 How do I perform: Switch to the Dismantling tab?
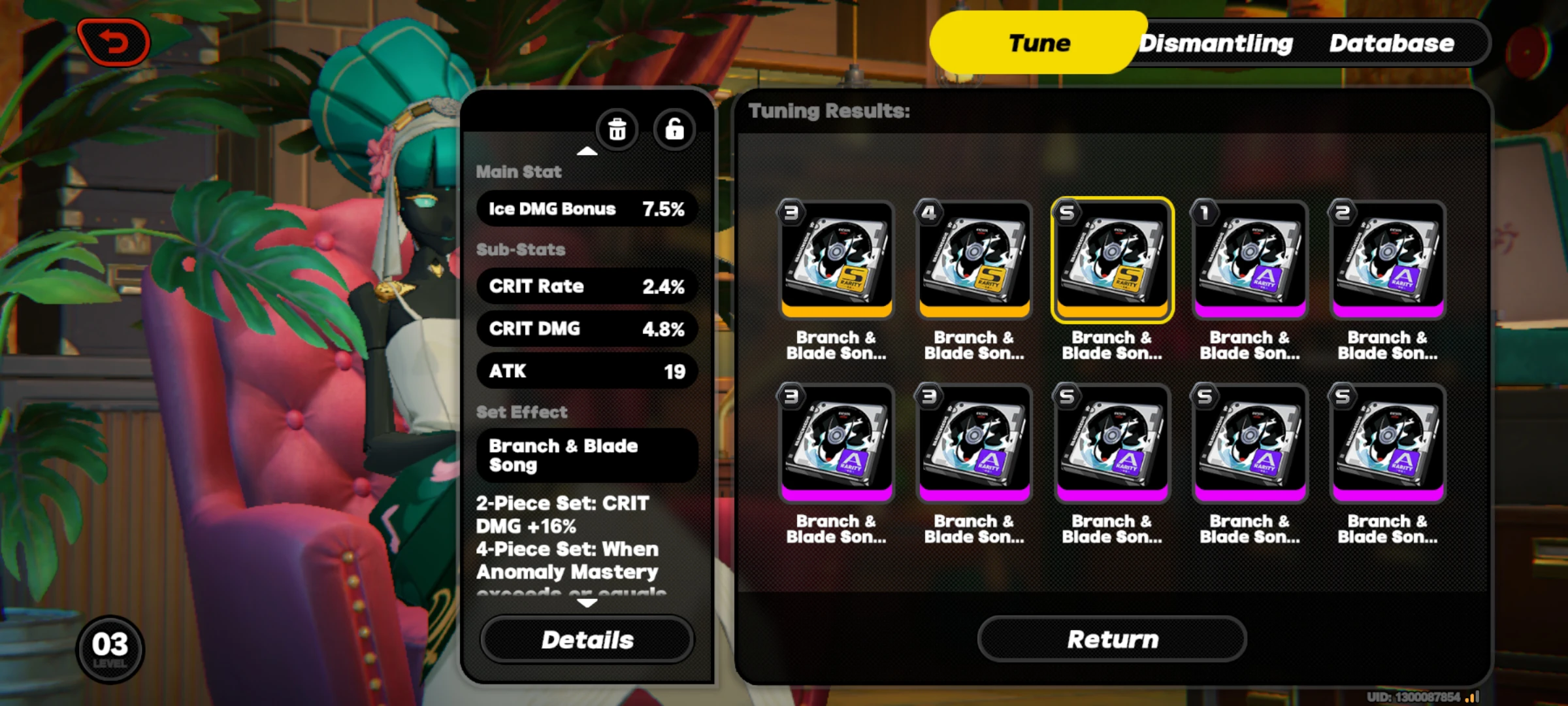pos(1217,42)
